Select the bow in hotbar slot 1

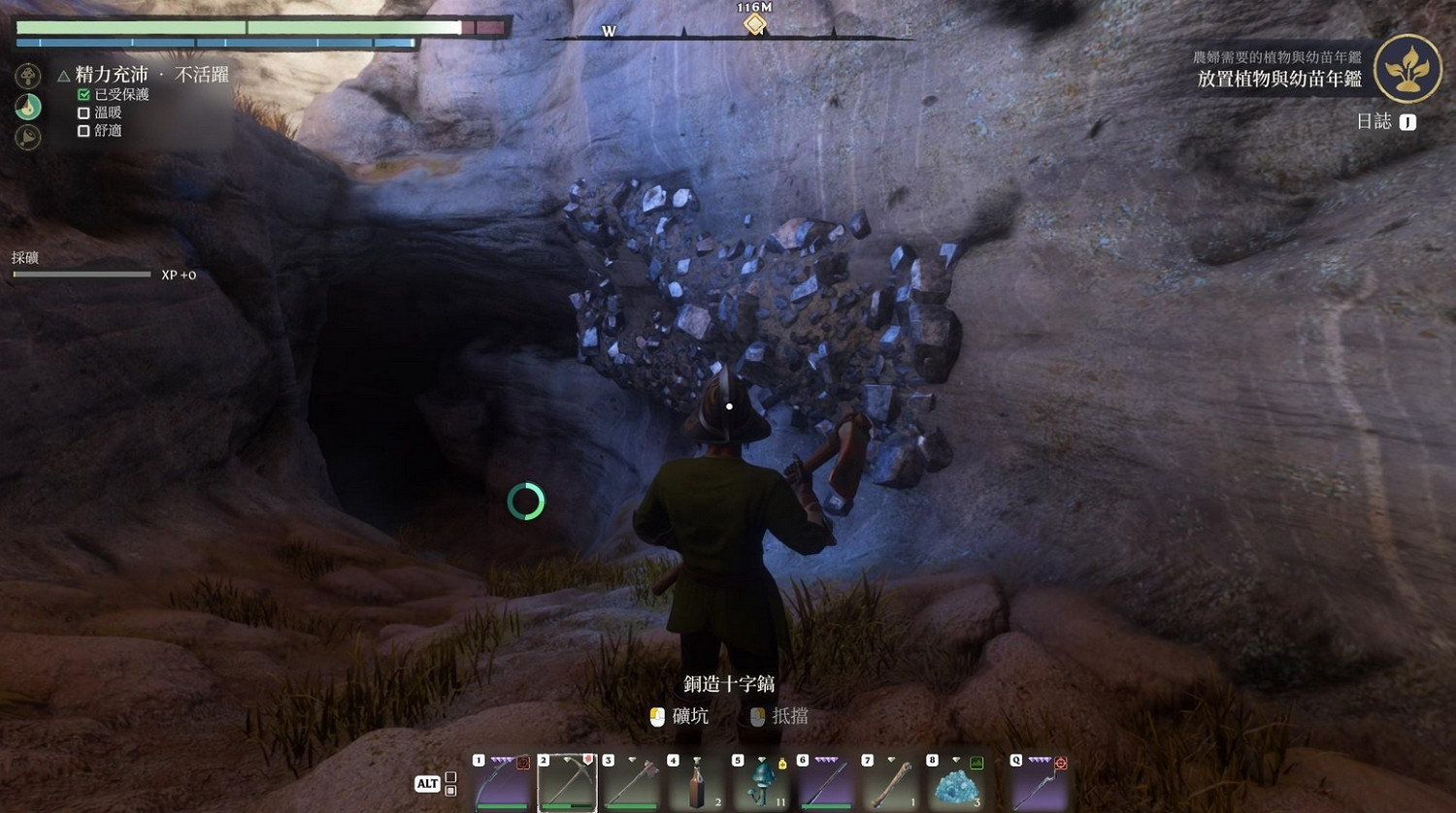[x=503, y=782]
